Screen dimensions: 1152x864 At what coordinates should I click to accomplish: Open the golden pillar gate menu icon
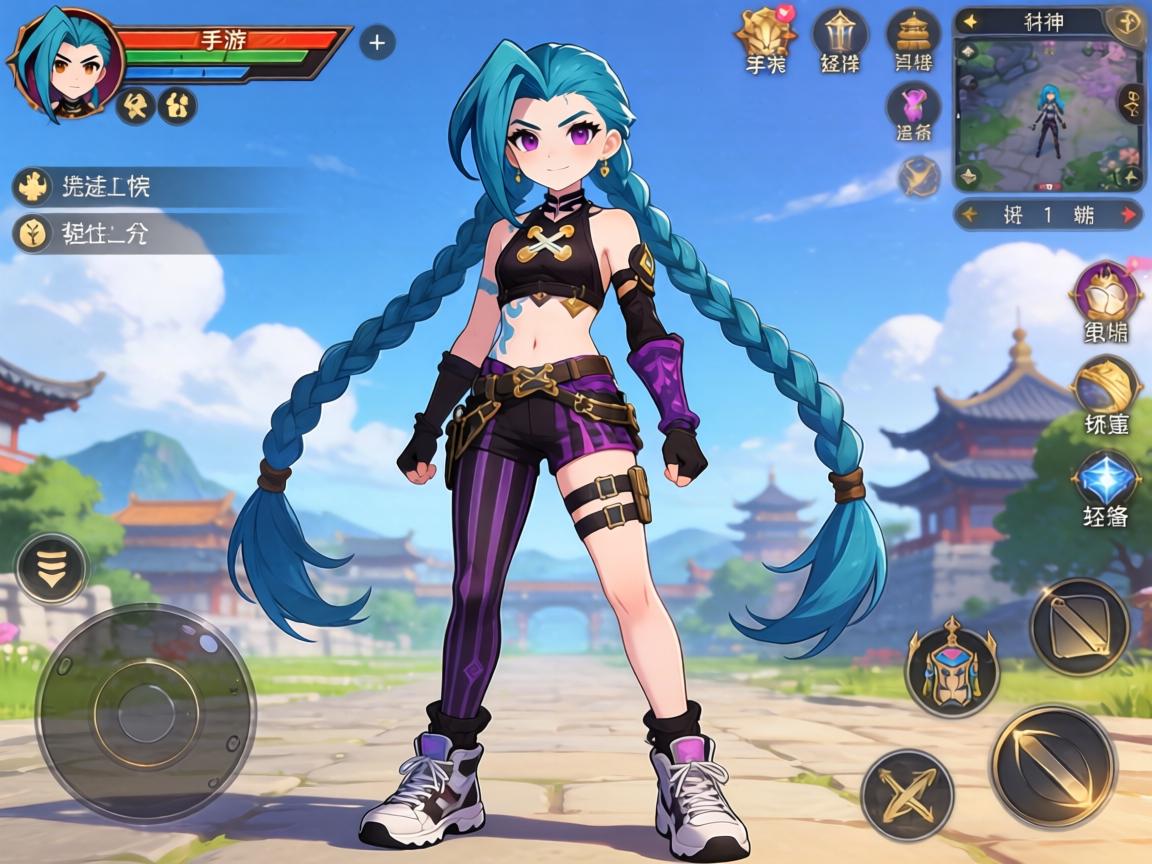839,36
